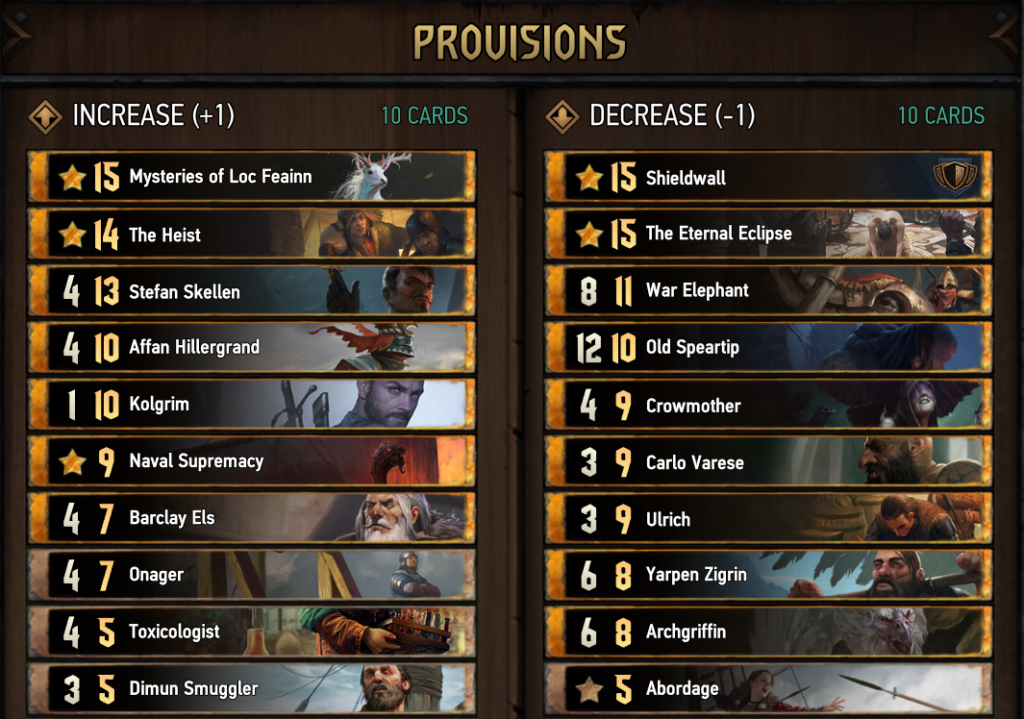1024x719 pixels.
Task: Select the Dimun Smuggler card
Action: tap(250, 688)
